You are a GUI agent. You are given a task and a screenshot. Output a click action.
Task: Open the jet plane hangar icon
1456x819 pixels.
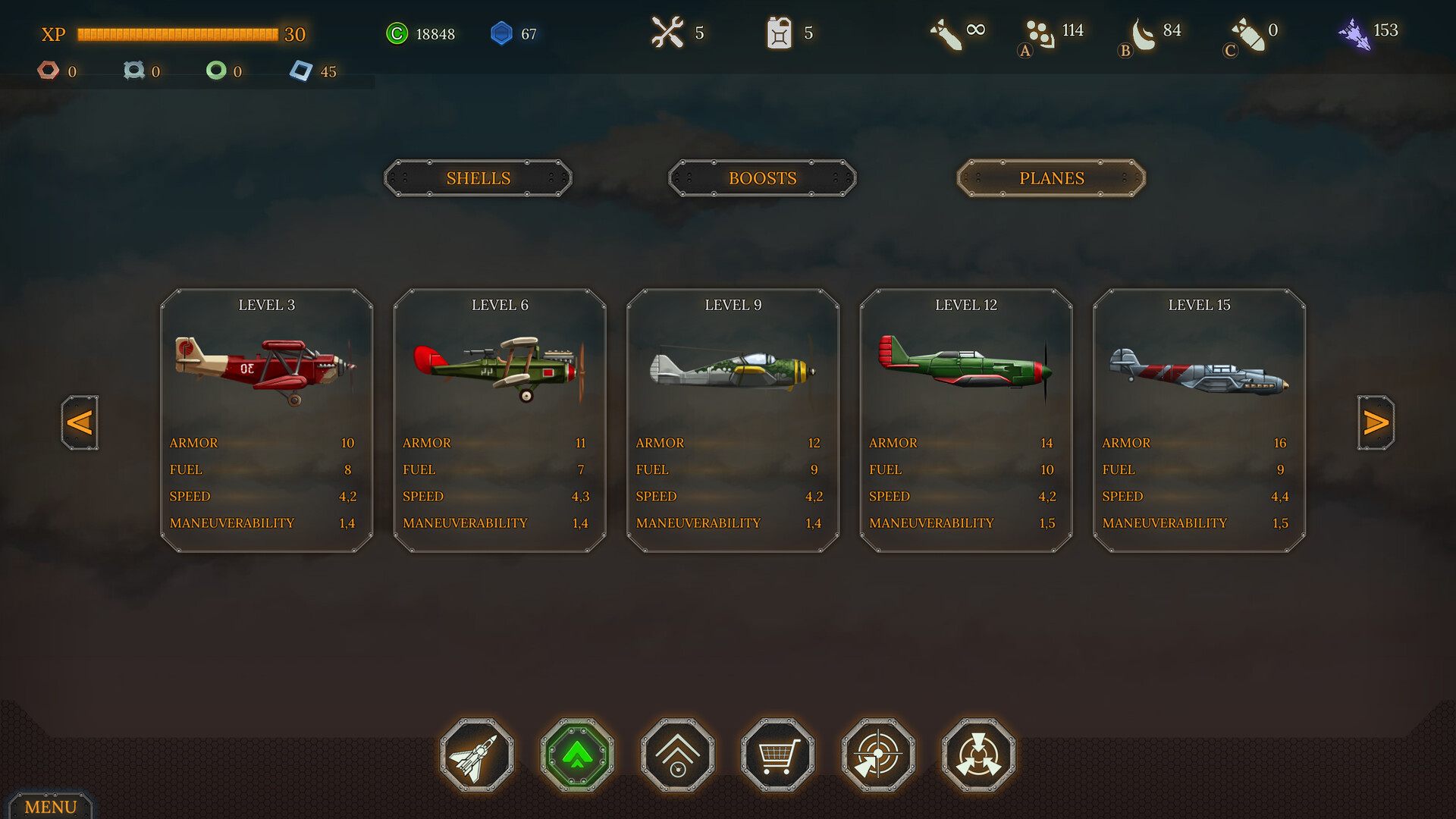coord(477,755)
